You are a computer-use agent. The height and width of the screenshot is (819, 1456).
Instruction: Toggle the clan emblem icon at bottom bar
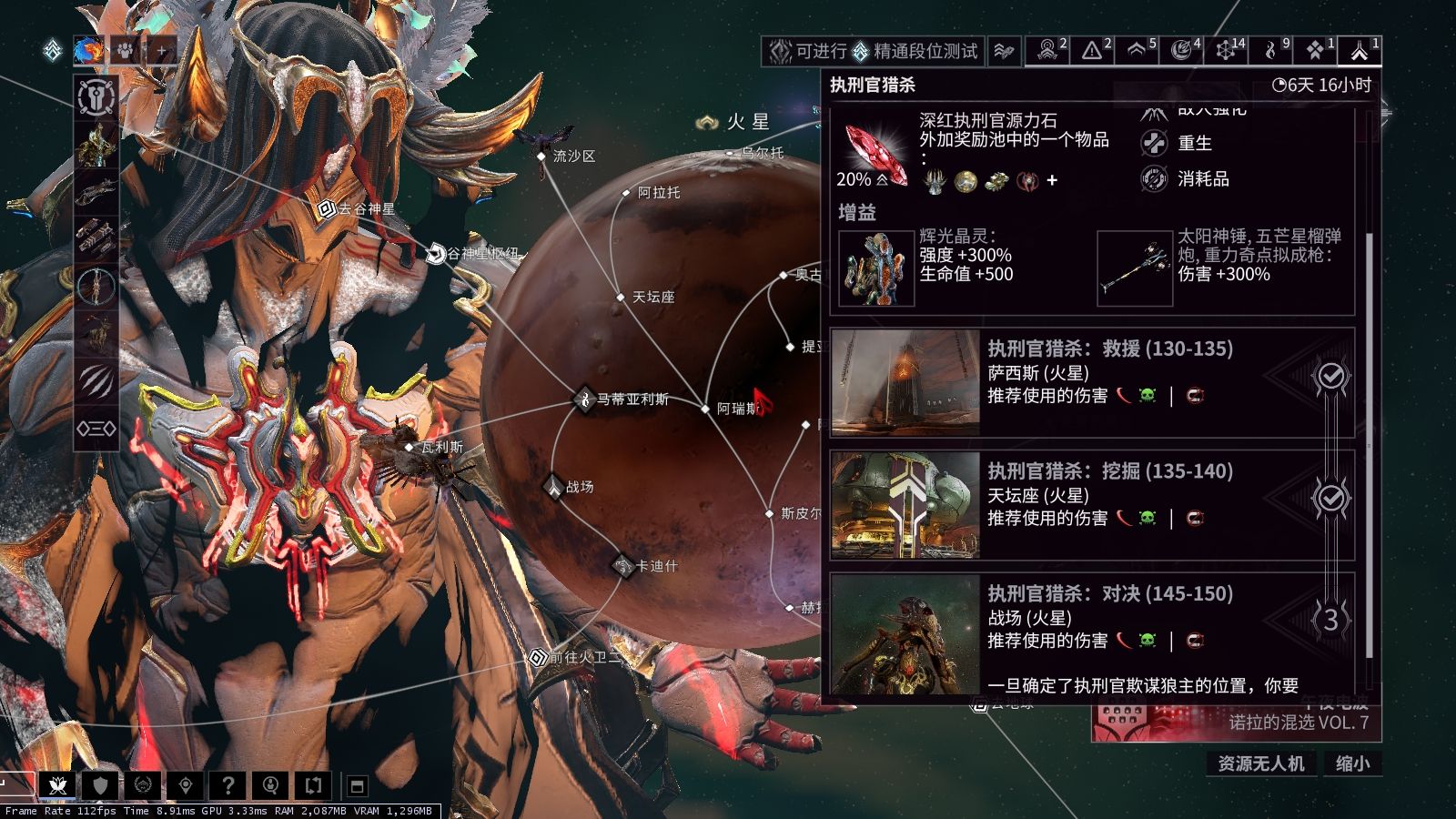144,786
